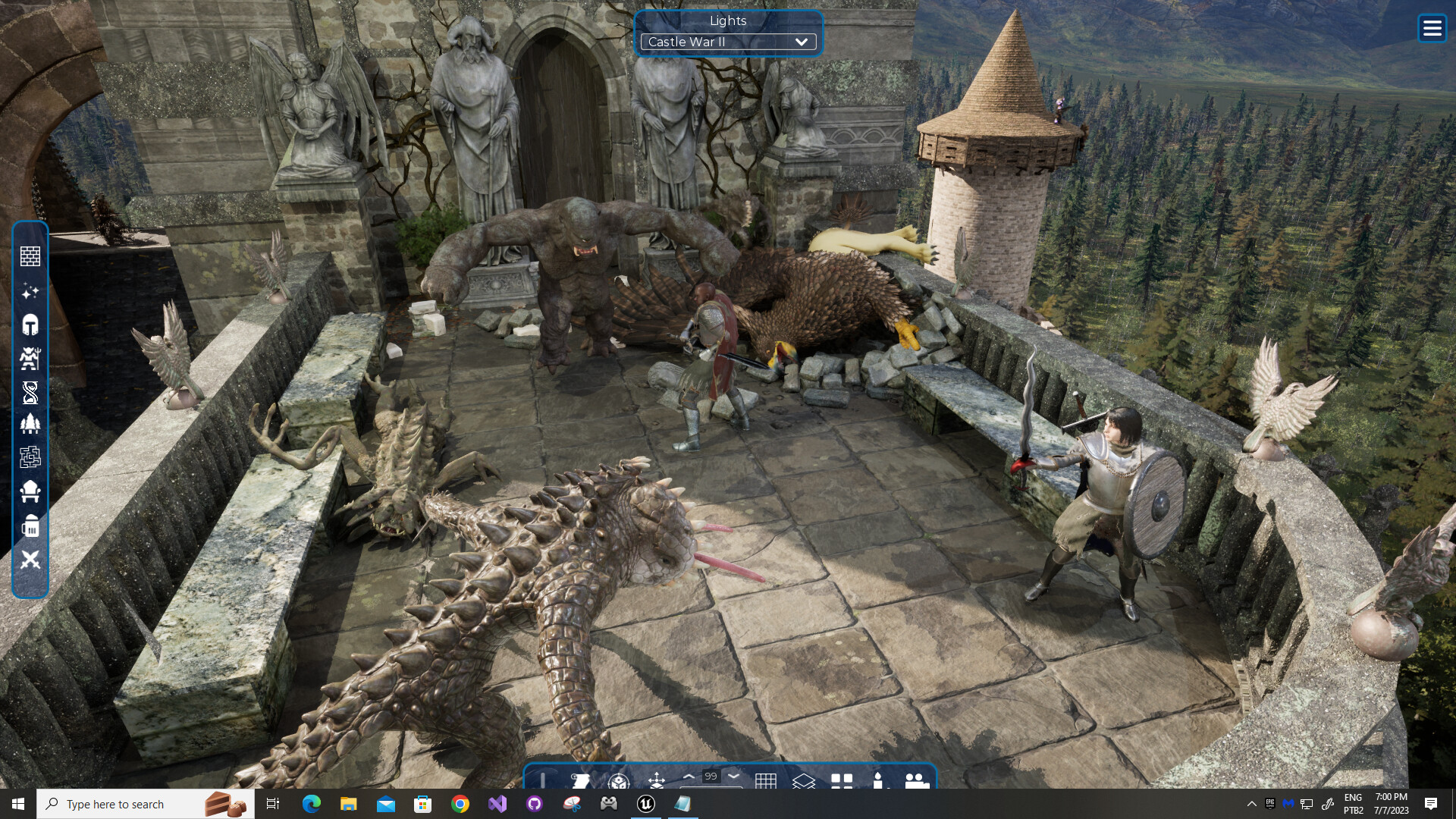1456x819 pixels.
Task: Click the down chevron to lower the value
Action: [733, 777]
